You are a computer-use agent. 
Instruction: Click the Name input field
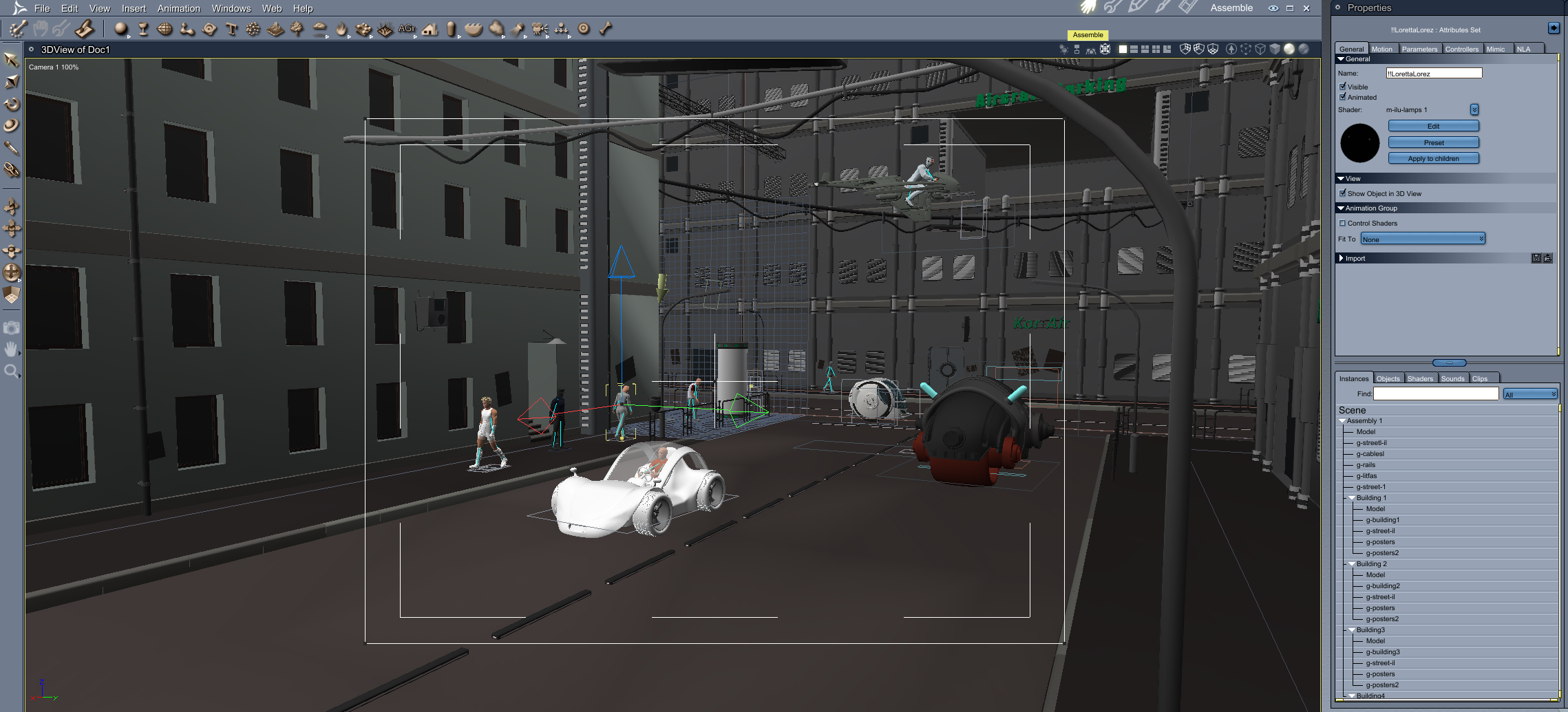pos(1433,73)
